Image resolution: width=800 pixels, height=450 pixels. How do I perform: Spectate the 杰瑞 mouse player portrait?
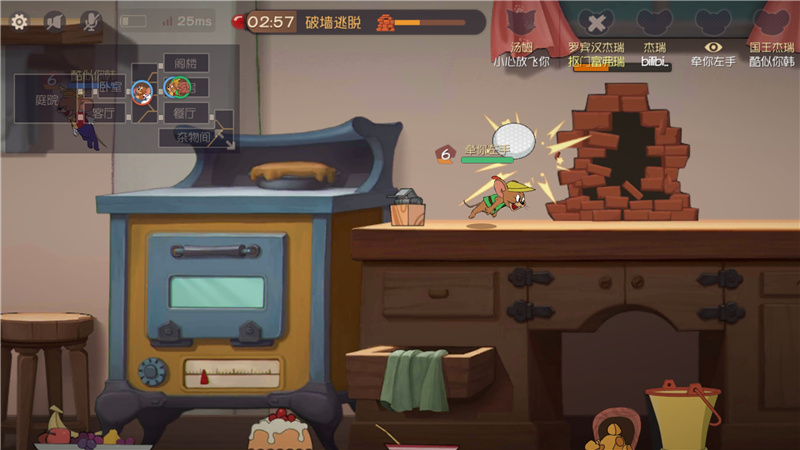[654, 22]
